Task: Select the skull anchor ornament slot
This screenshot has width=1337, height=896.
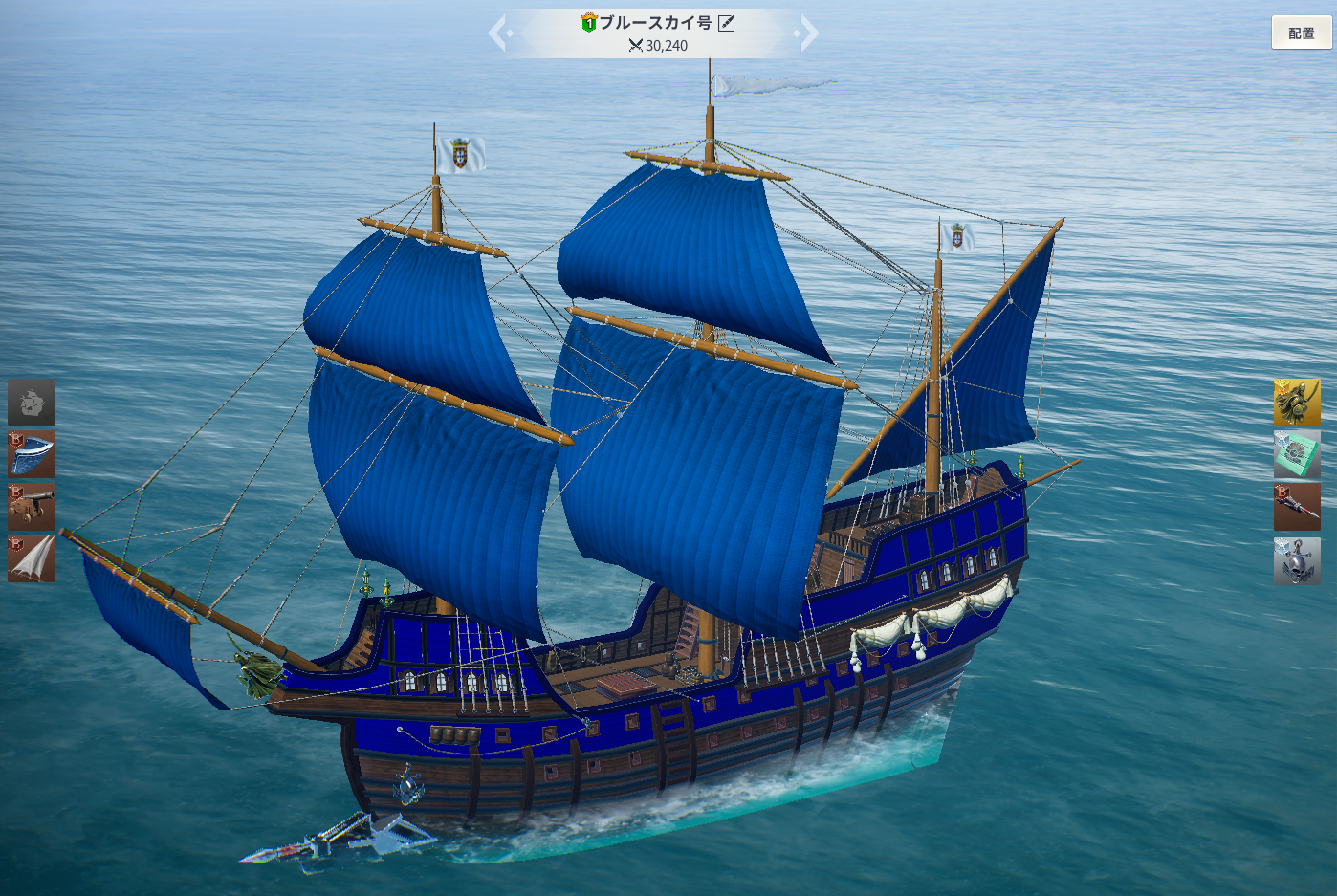Action: click(x=1297, y=560)
